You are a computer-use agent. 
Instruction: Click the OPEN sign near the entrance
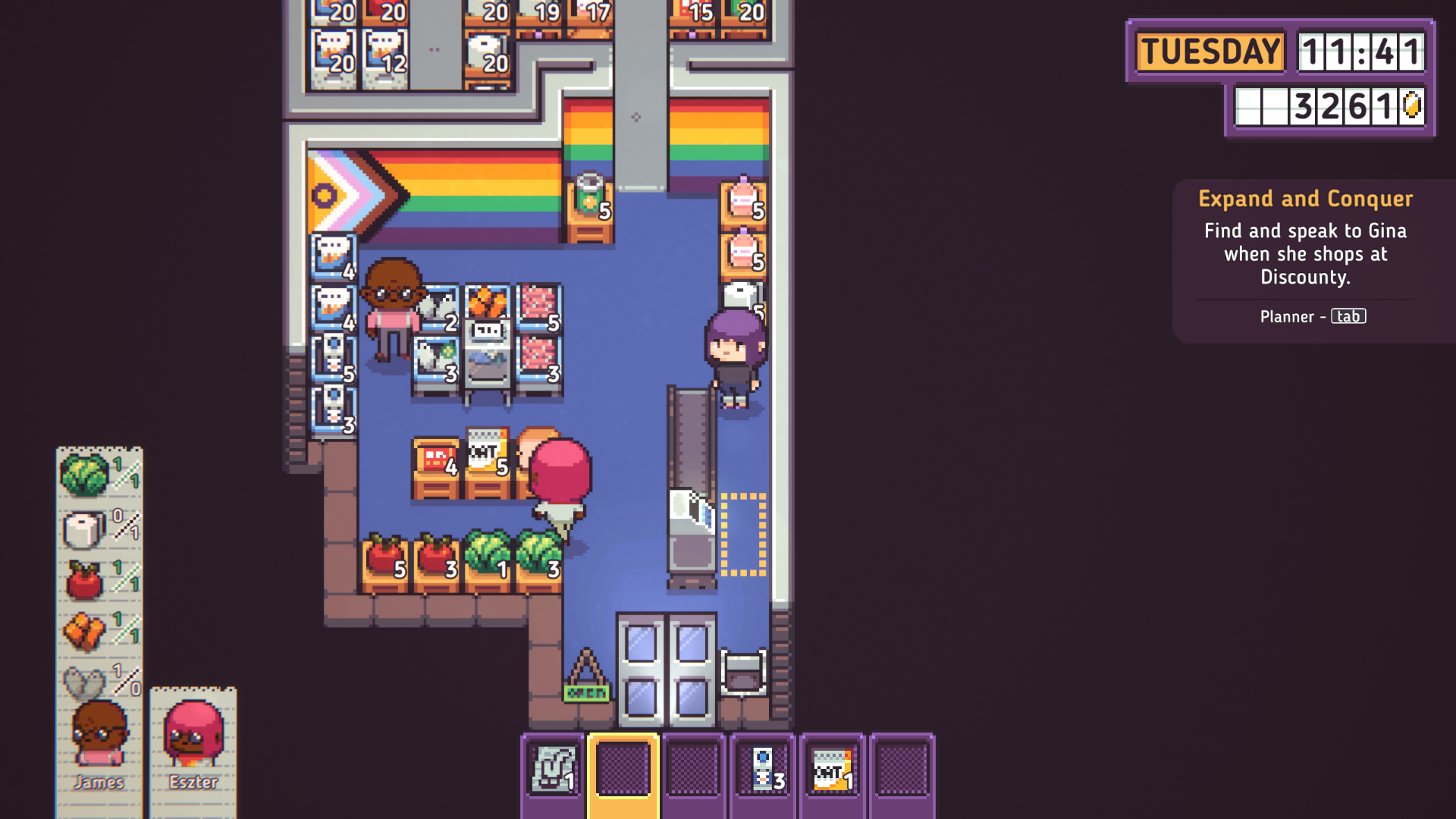(x=585, y=692)
